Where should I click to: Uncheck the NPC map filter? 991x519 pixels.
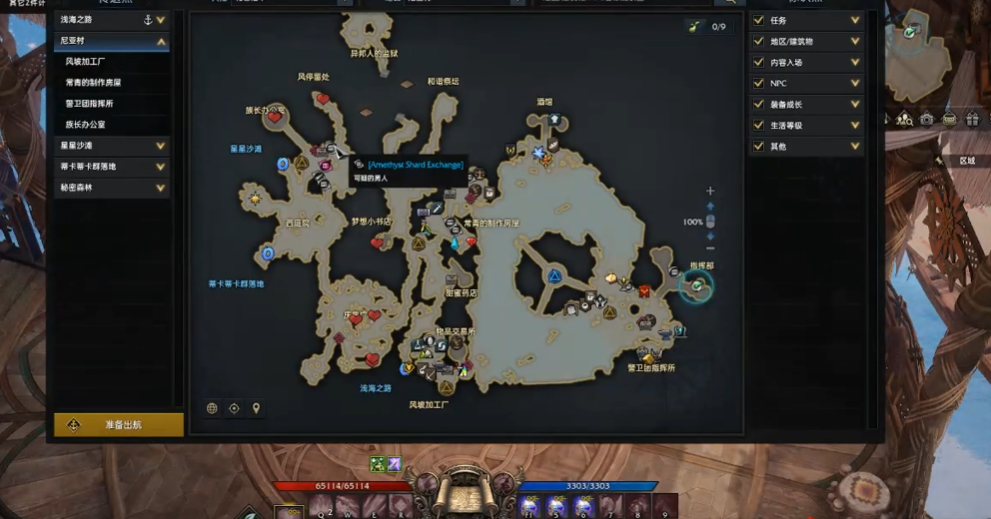point(759,84)
